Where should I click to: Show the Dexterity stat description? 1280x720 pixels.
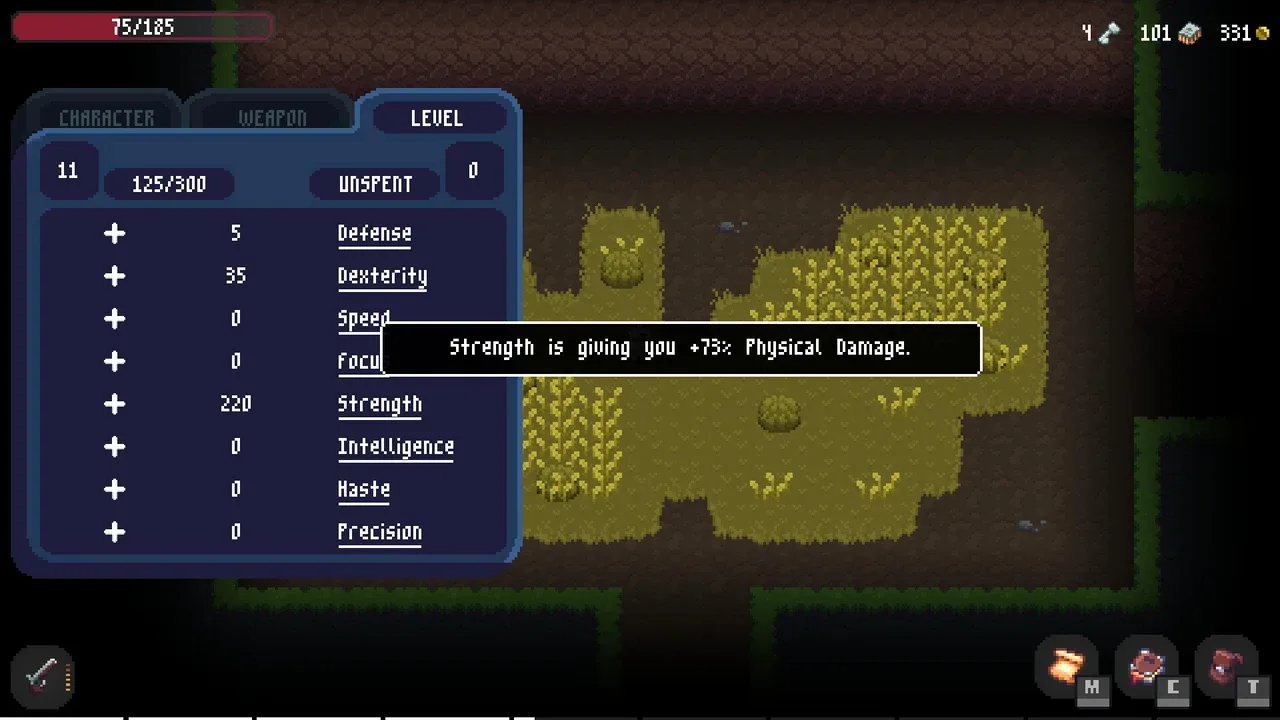382,276
